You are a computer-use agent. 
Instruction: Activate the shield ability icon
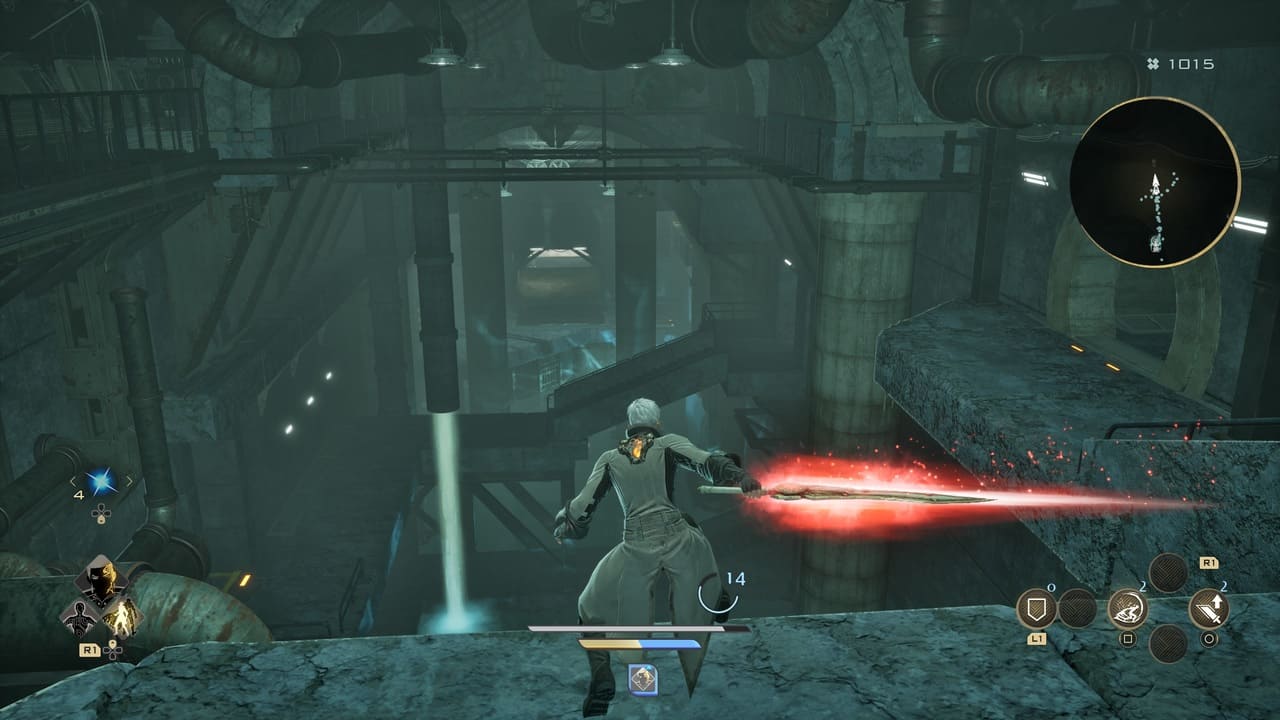click(x=1036, y=608)
